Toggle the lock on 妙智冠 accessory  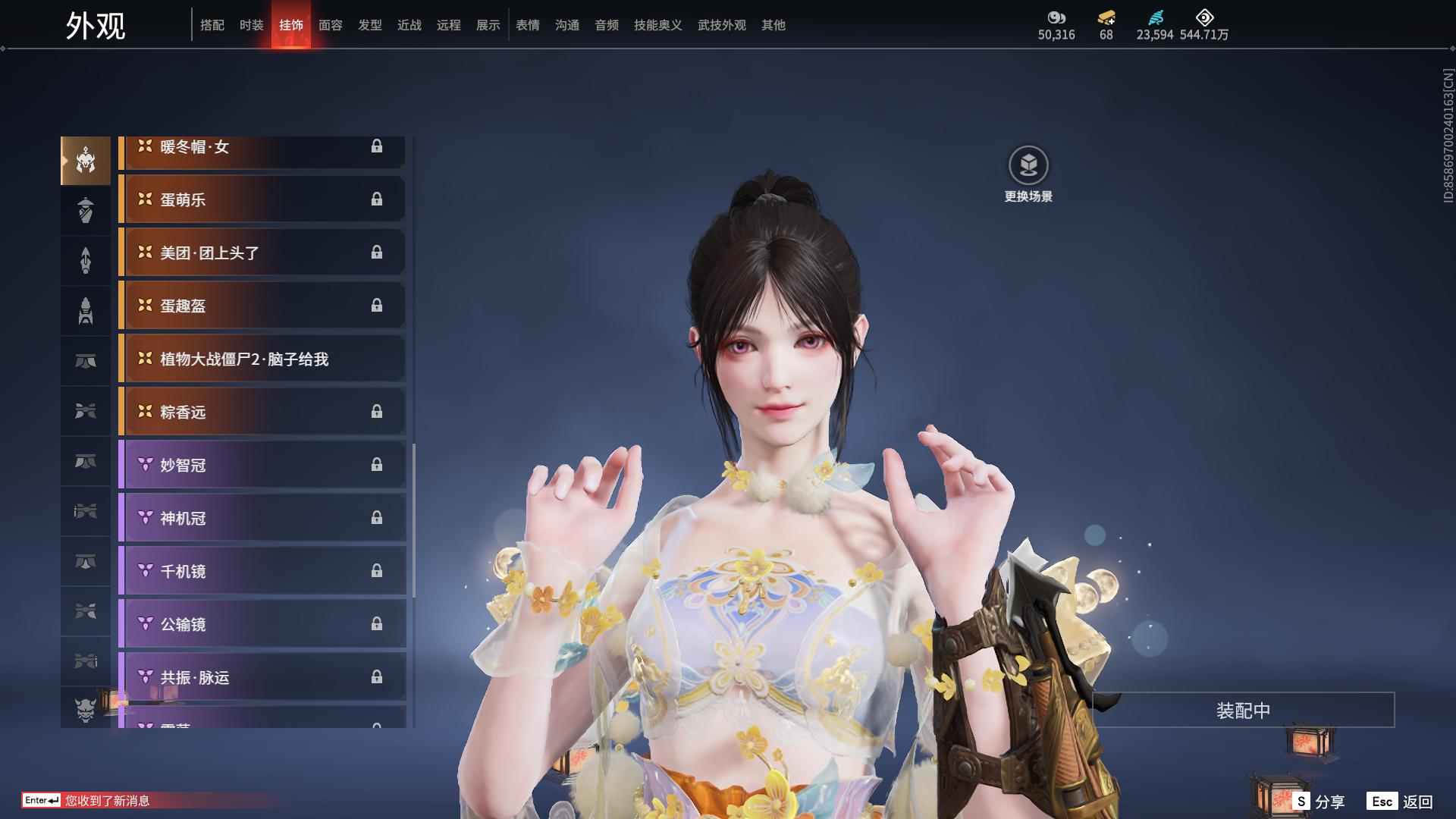(x=377, y=465)
